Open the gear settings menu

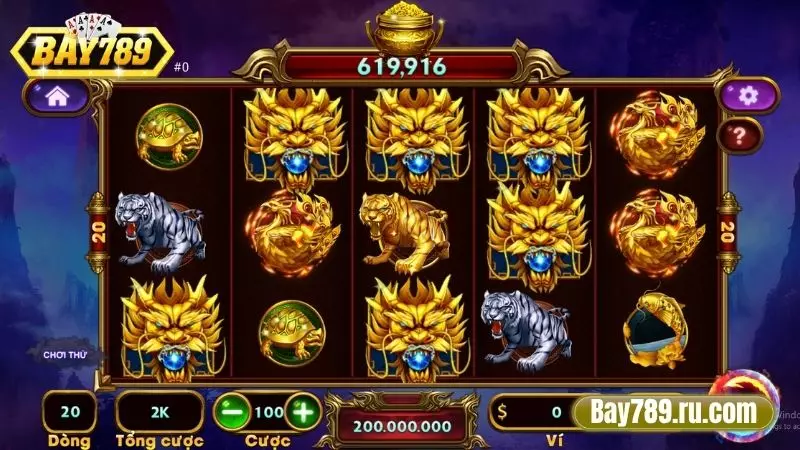(x=742, y=96)
